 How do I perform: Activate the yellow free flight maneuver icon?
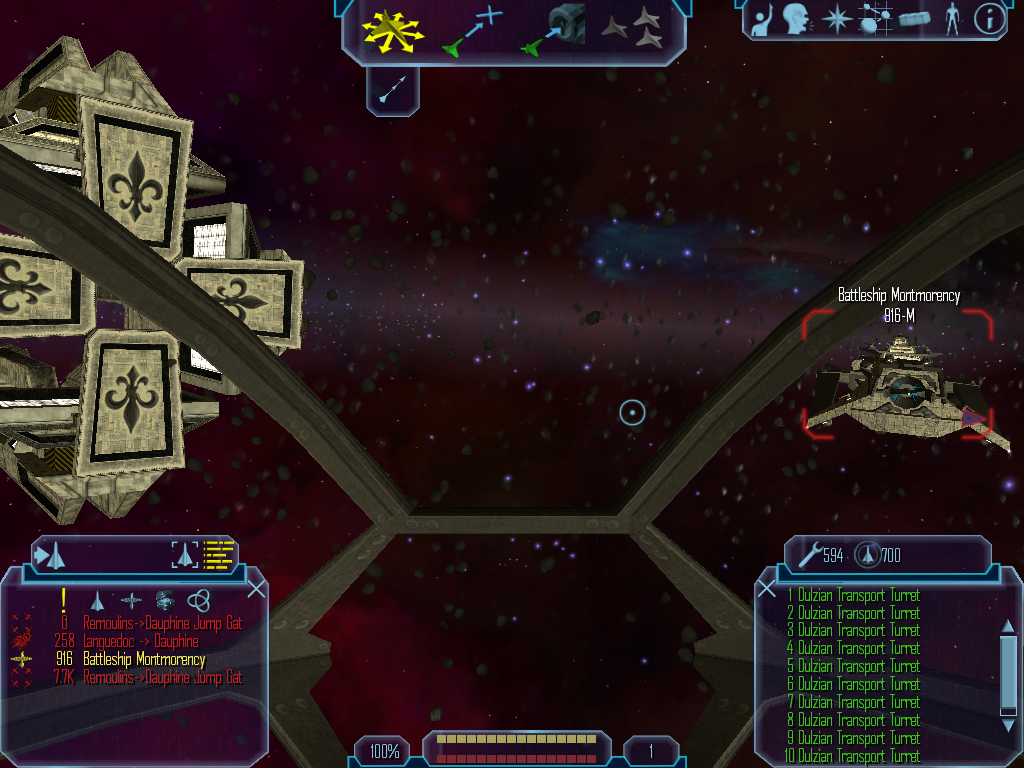[393, 30]
